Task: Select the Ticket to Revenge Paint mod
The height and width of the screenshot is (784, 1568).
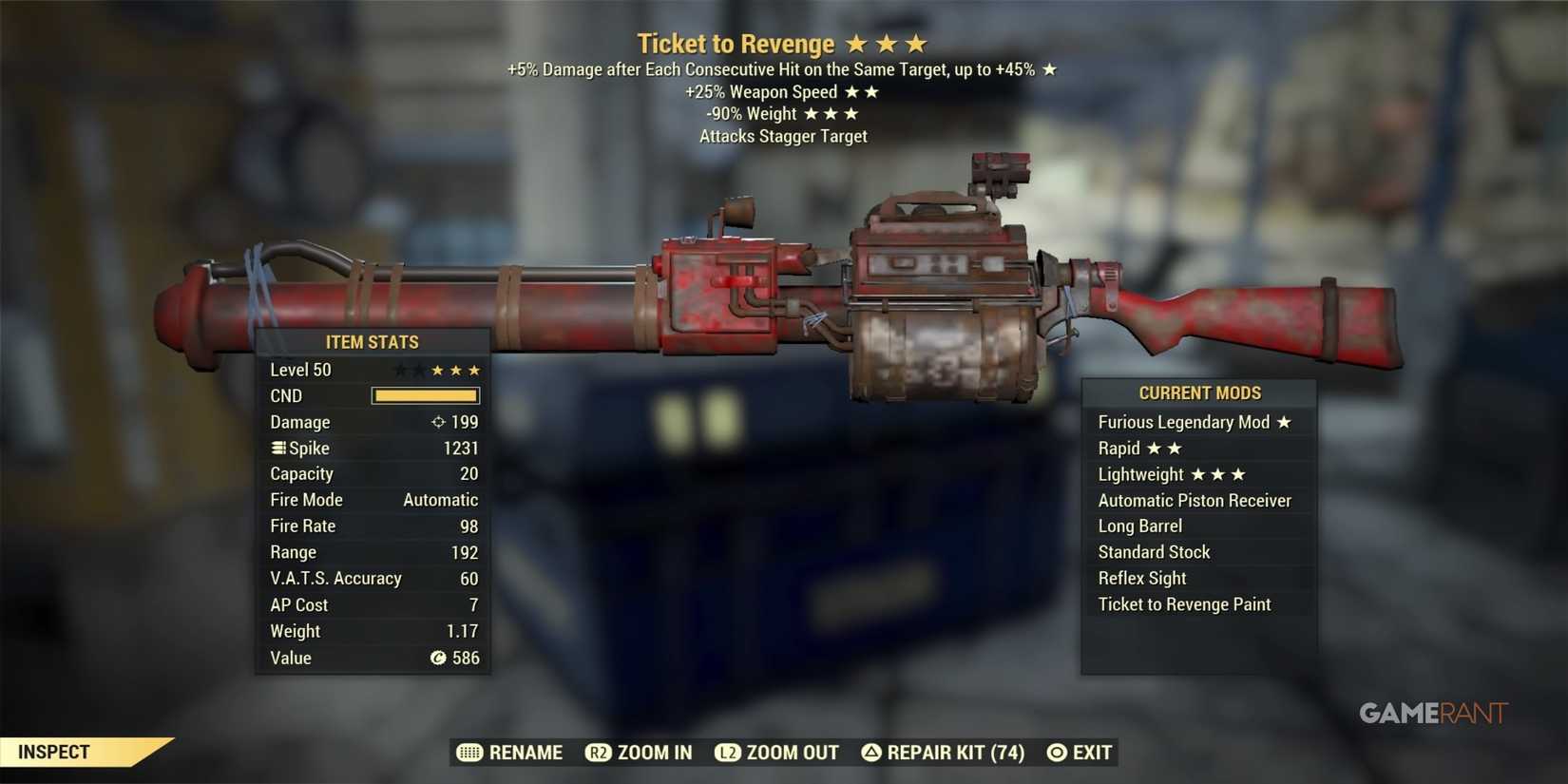Action: 1183,603
